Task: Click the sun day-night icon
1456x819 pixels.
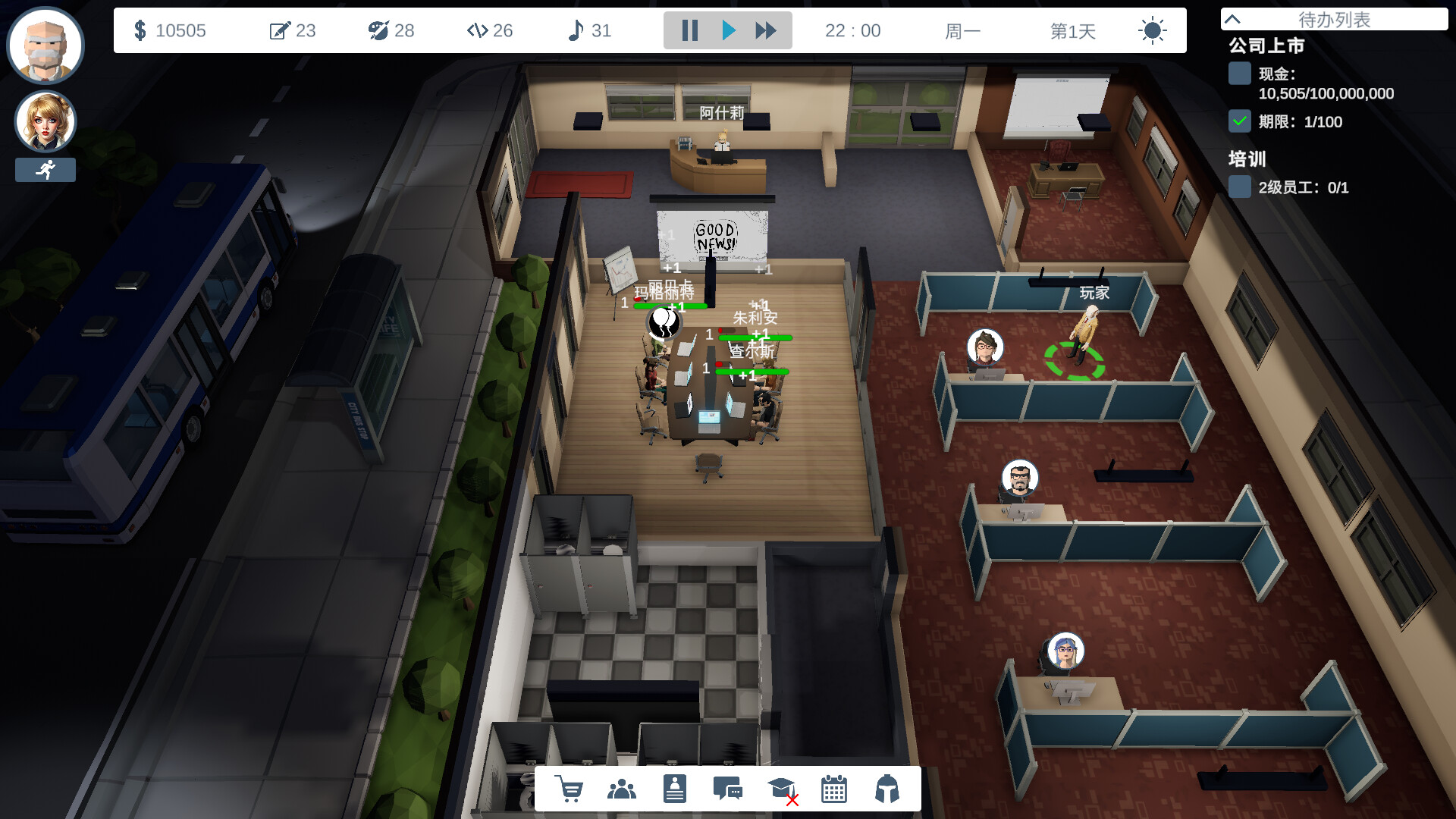Action: click(1152, 30)
